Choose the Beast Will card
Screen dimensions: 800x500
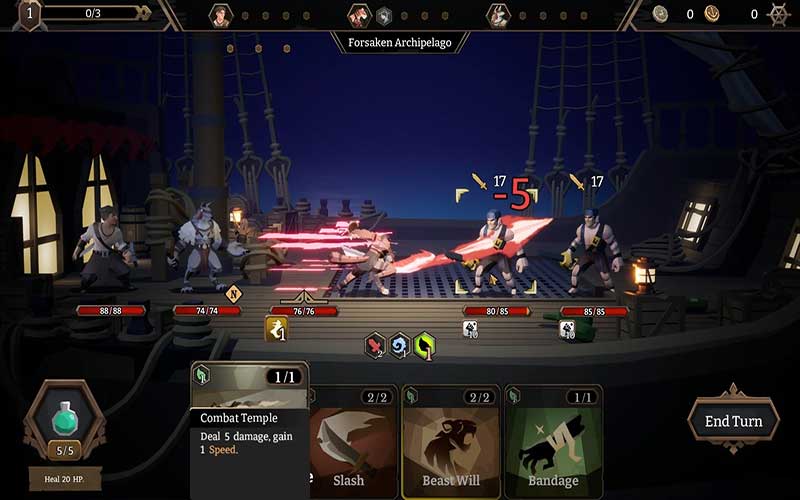(x=449, y=440)
